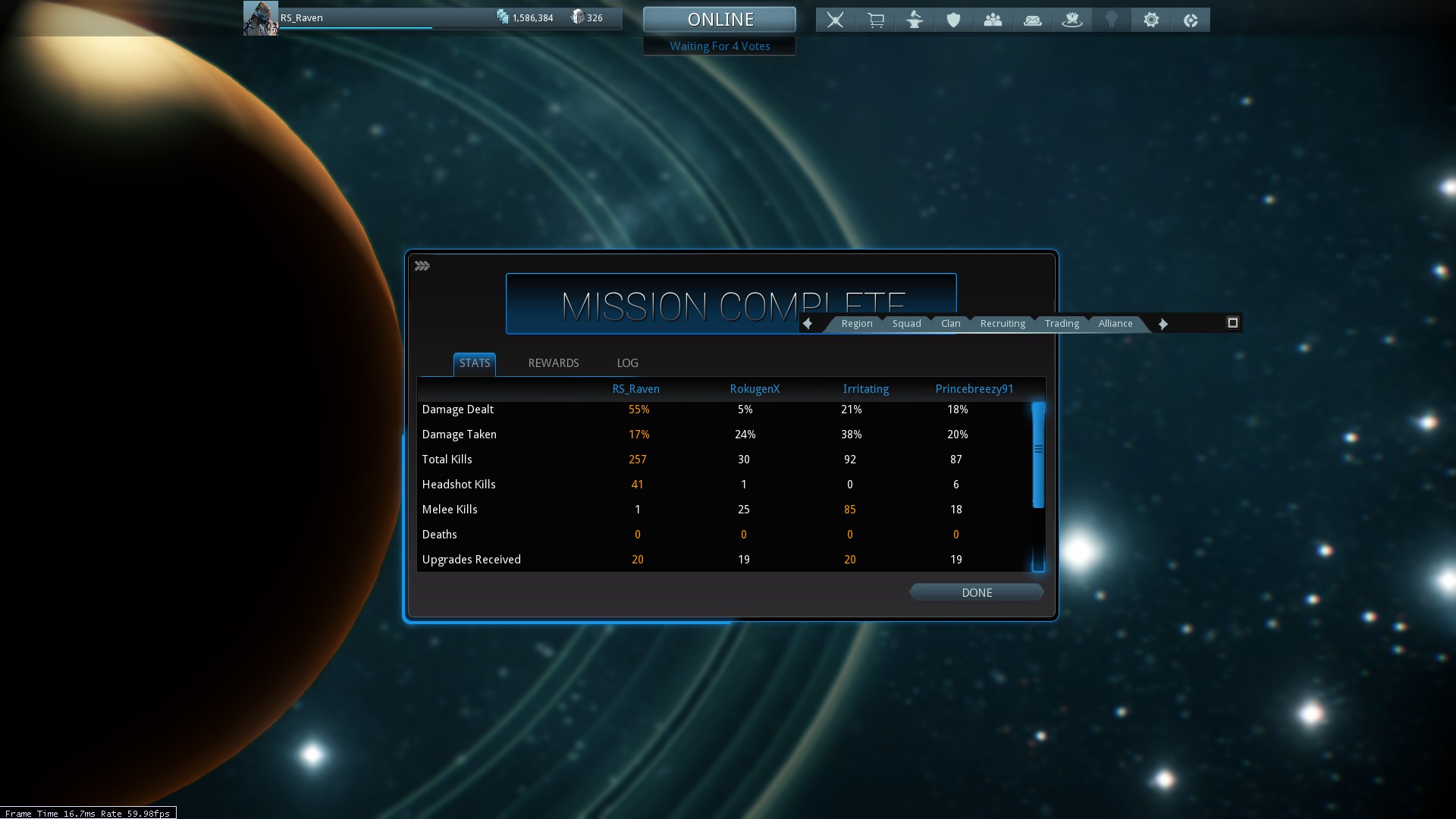Switch to Squad chat
1456x819 pixels.
[906, 324]
